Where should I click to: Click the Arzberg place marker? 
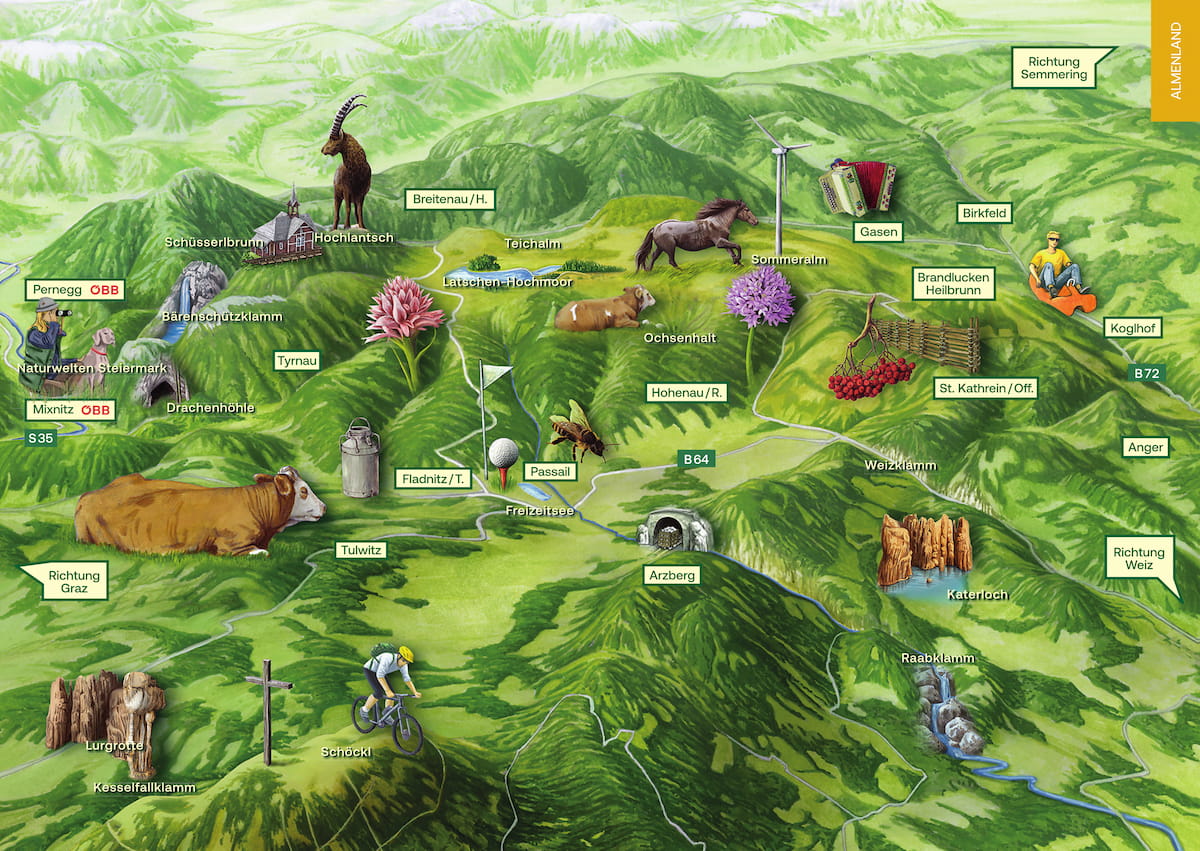click(671, 576)
